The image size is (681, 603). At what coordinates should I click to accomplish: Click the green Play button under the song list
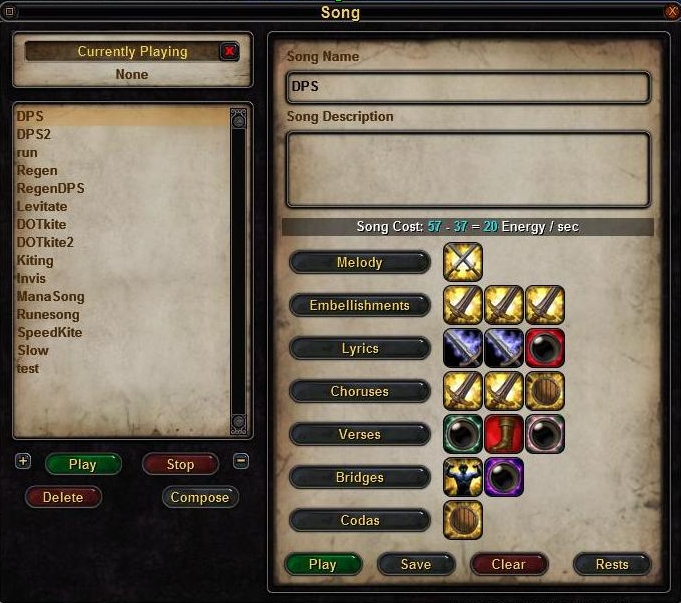83,464
